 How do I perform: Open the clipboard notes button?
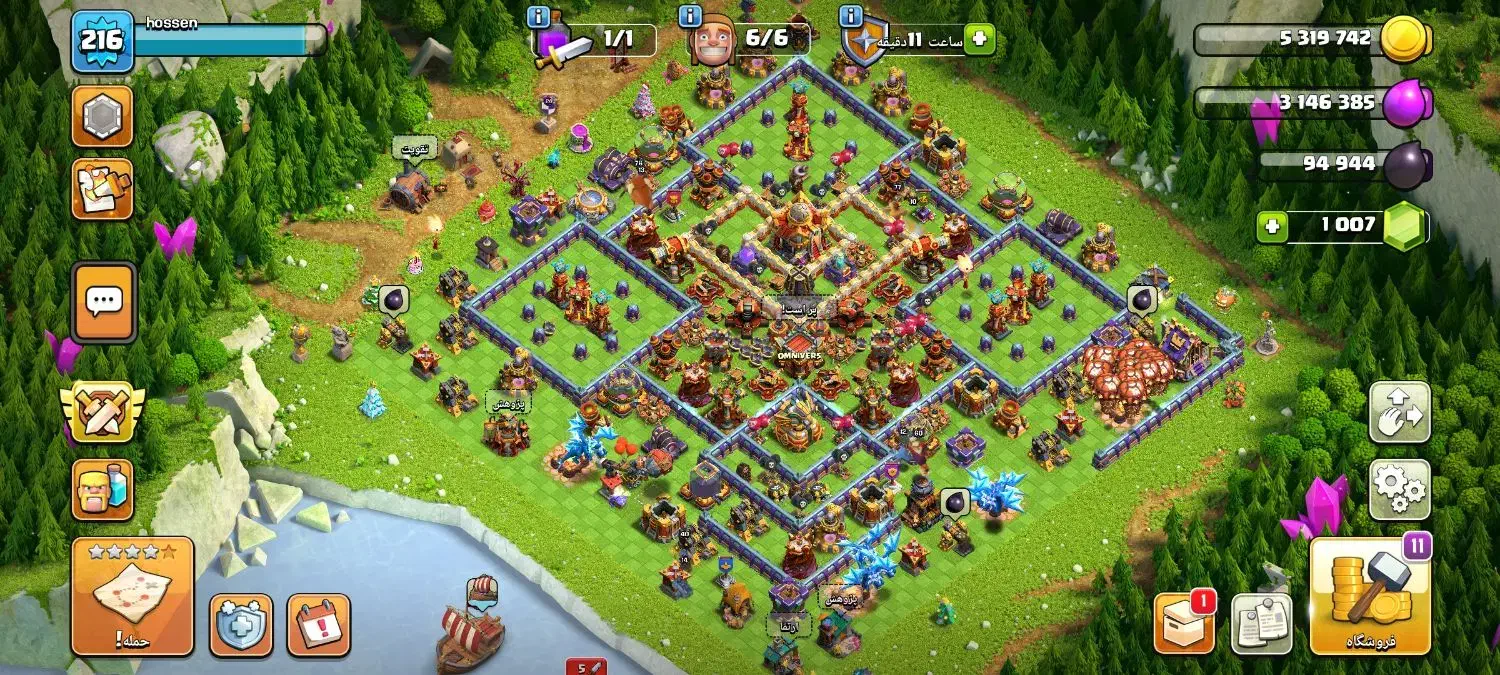click(1261, 623)
